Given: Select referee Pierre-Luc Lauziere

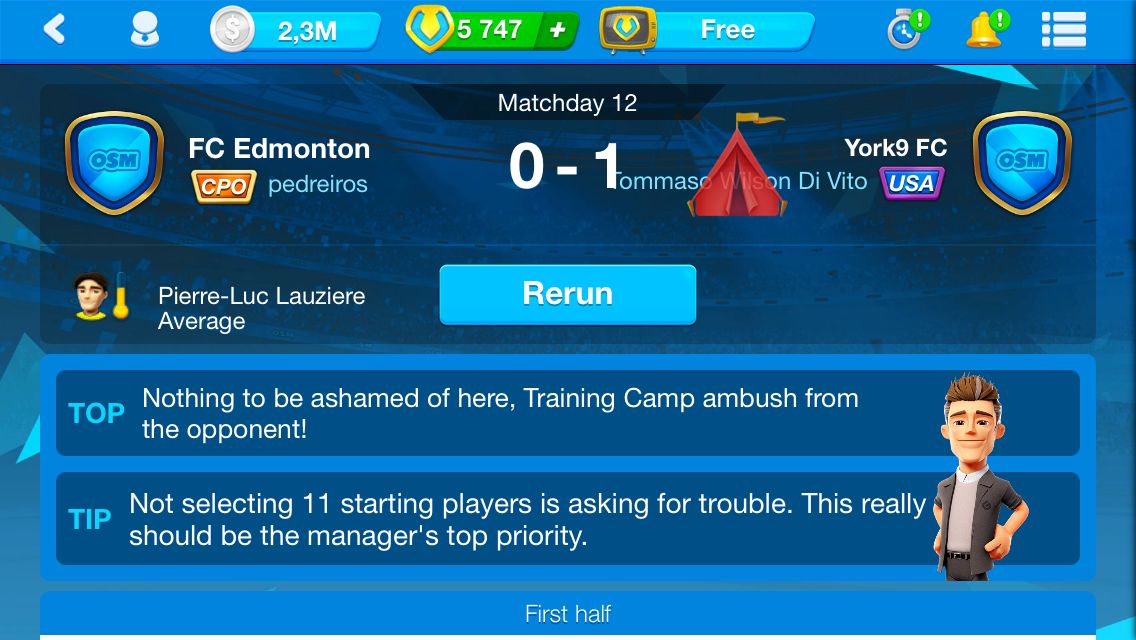Looking at the screenshot, I should [260, 297].
